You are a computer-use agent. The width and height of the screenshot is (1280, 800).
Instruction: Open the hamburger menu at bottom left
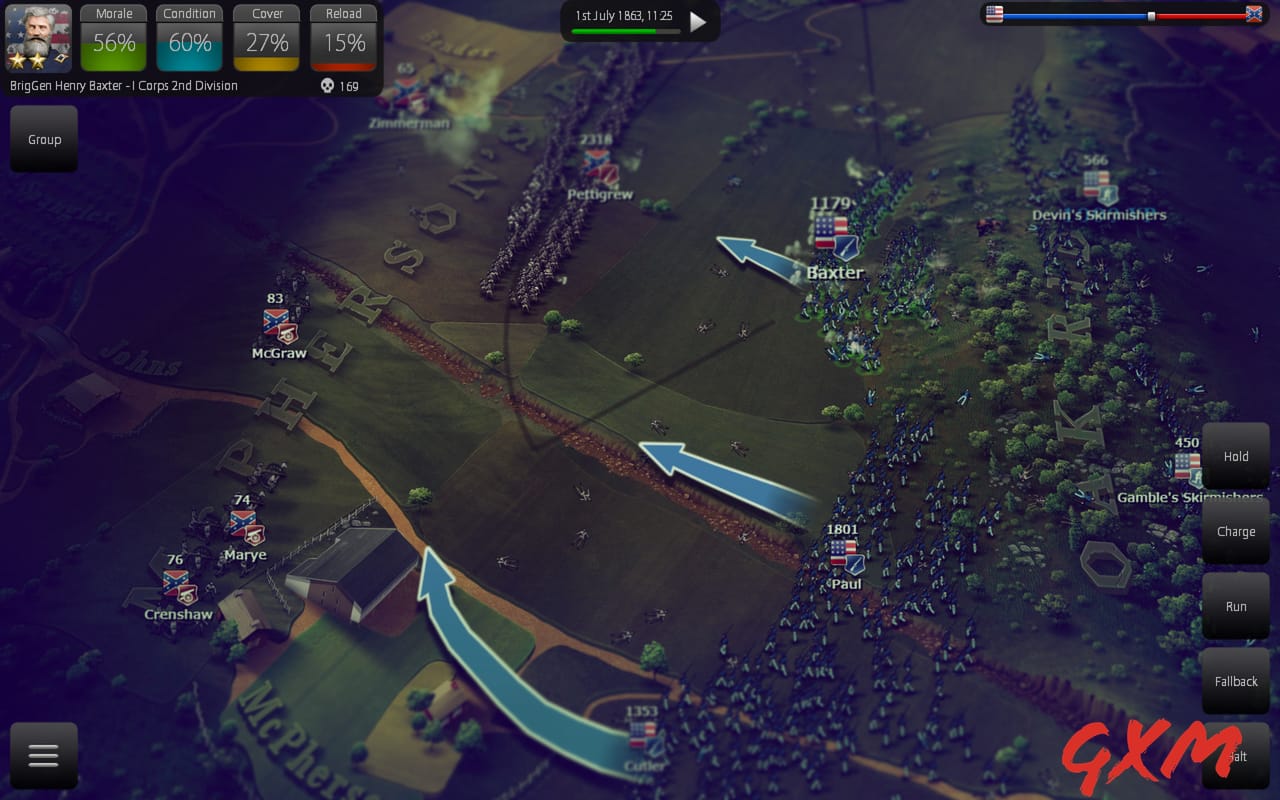(x=43, y=755)
